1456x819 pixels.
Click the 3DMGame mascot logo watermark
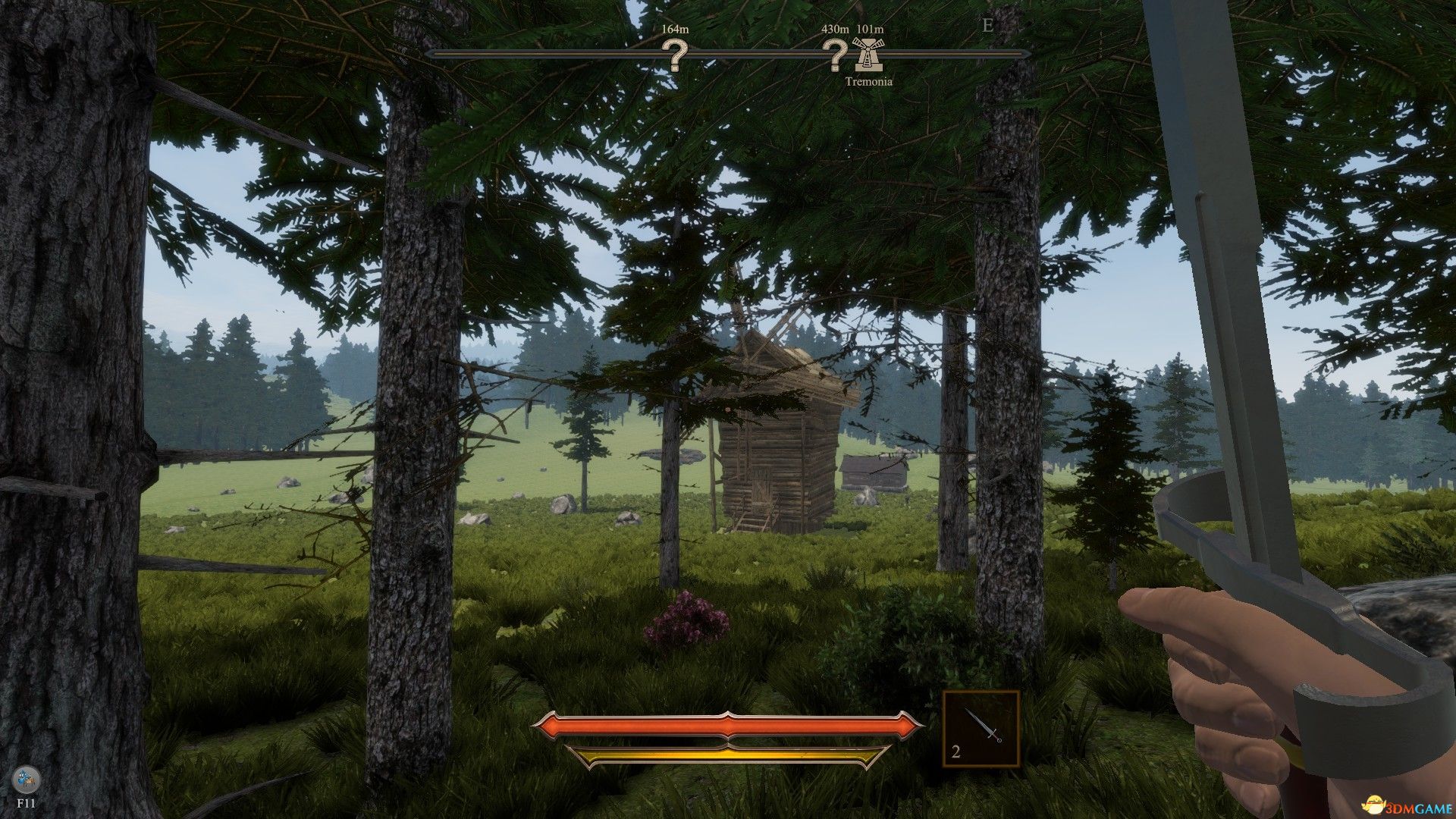[1373, 803]
